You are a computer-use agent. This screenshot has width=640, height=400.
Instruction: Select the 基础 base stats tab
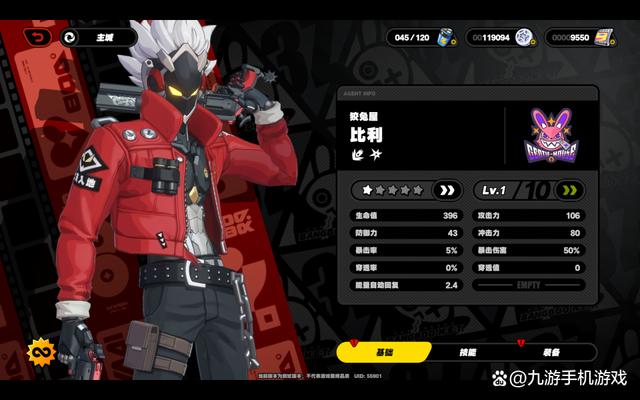[x=384, y=352]
